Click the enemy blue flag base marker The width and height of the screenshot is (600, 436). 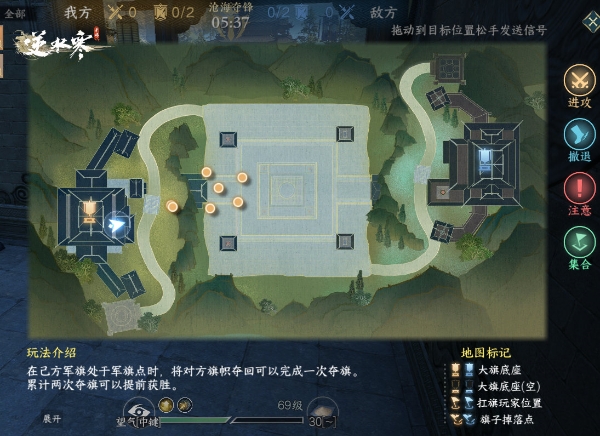pos(486,158)
